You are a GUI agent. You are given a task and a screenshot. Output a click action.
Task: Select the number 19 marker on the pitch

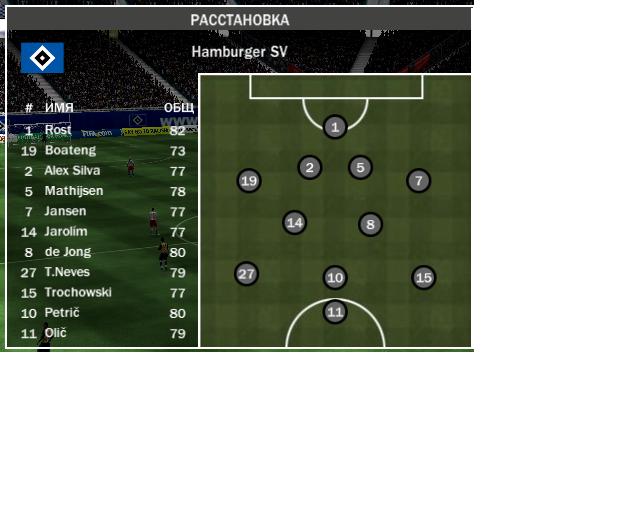[x=249, y=181]
